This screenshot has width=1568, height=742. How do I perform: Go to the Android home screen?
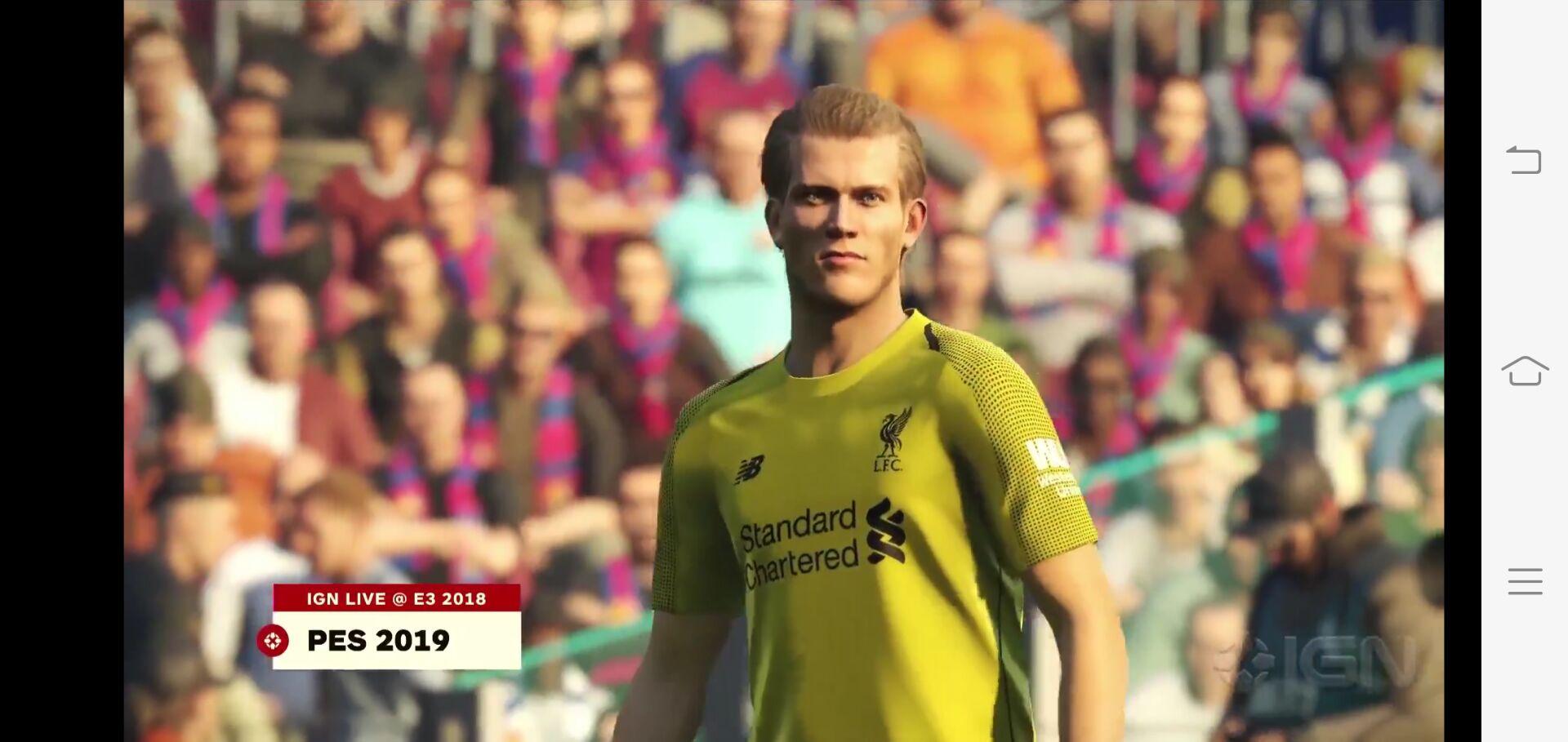pyautogui.click(x=1524, y=371)
